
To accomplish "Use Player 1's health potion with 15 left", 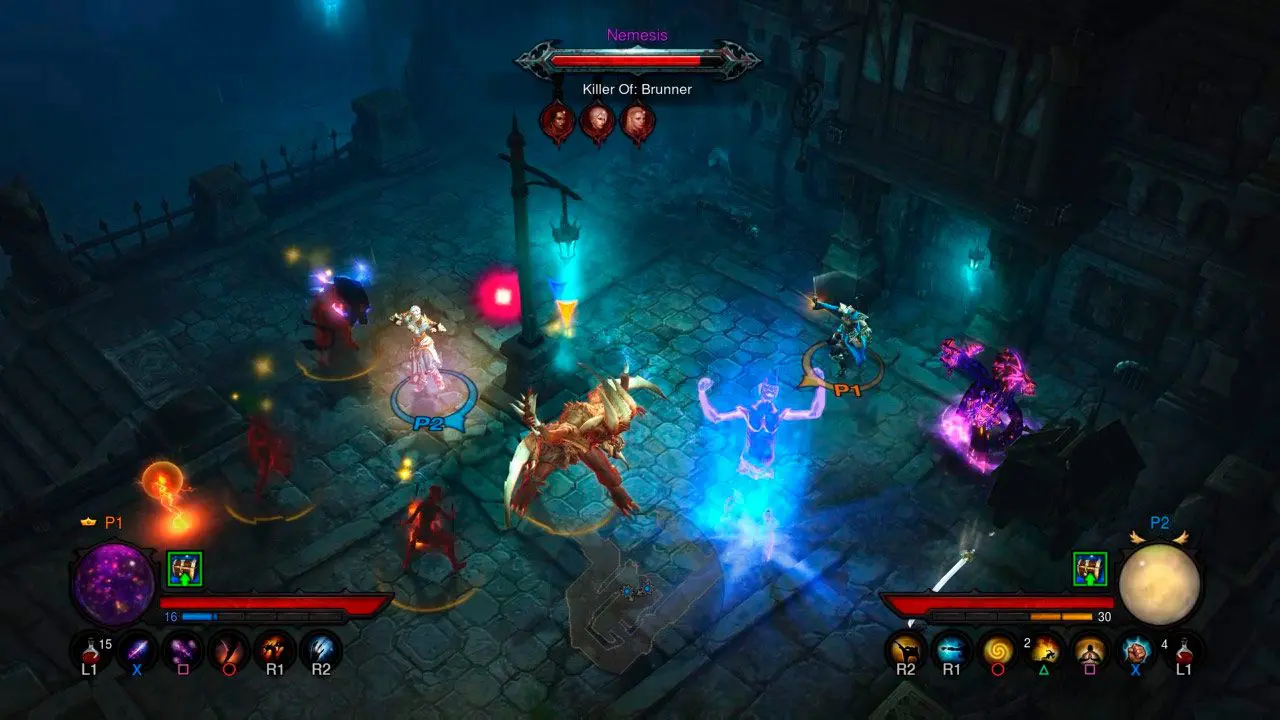I will point(90,650).
